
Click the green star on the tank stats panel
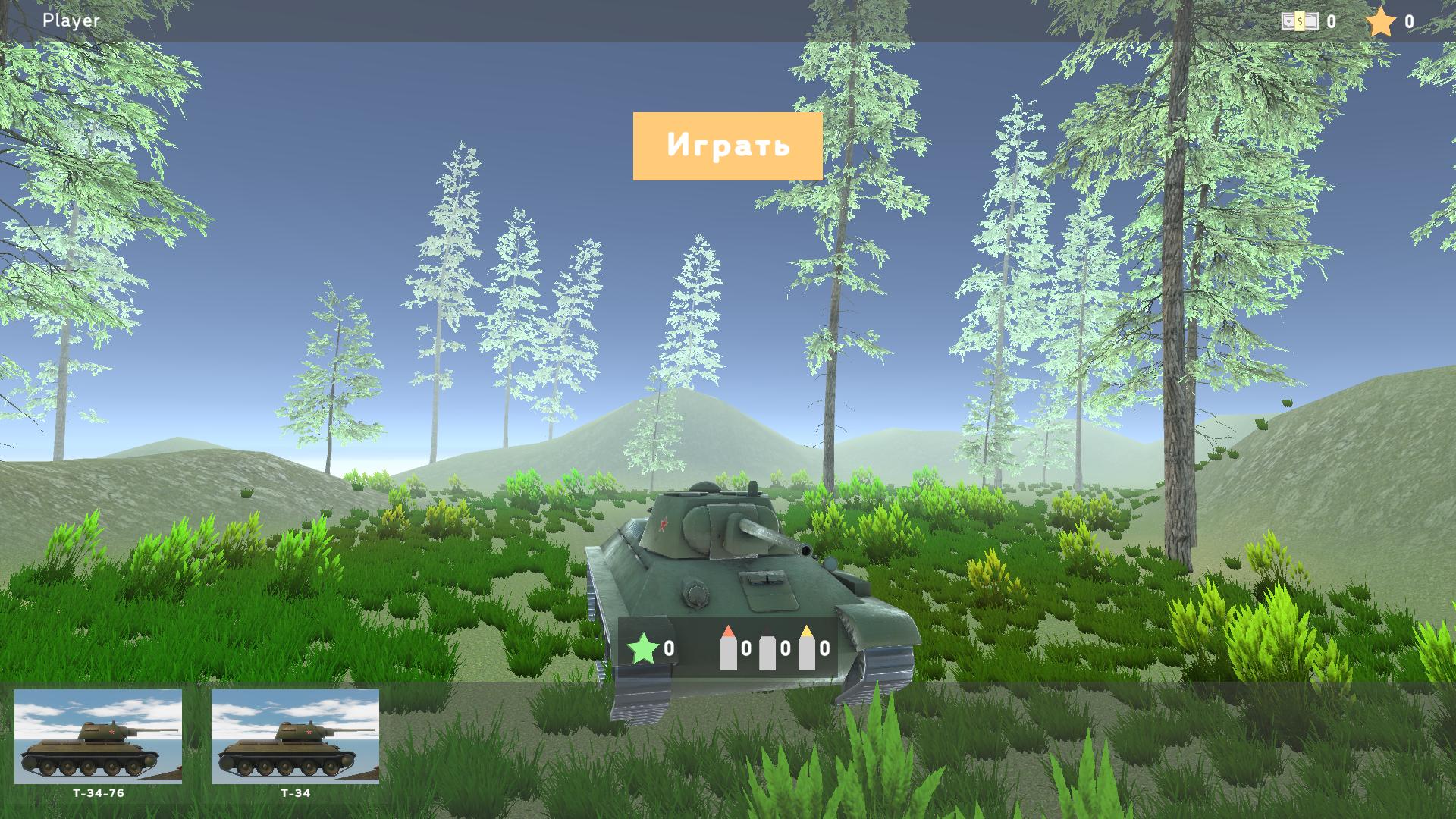click(644, 649)
